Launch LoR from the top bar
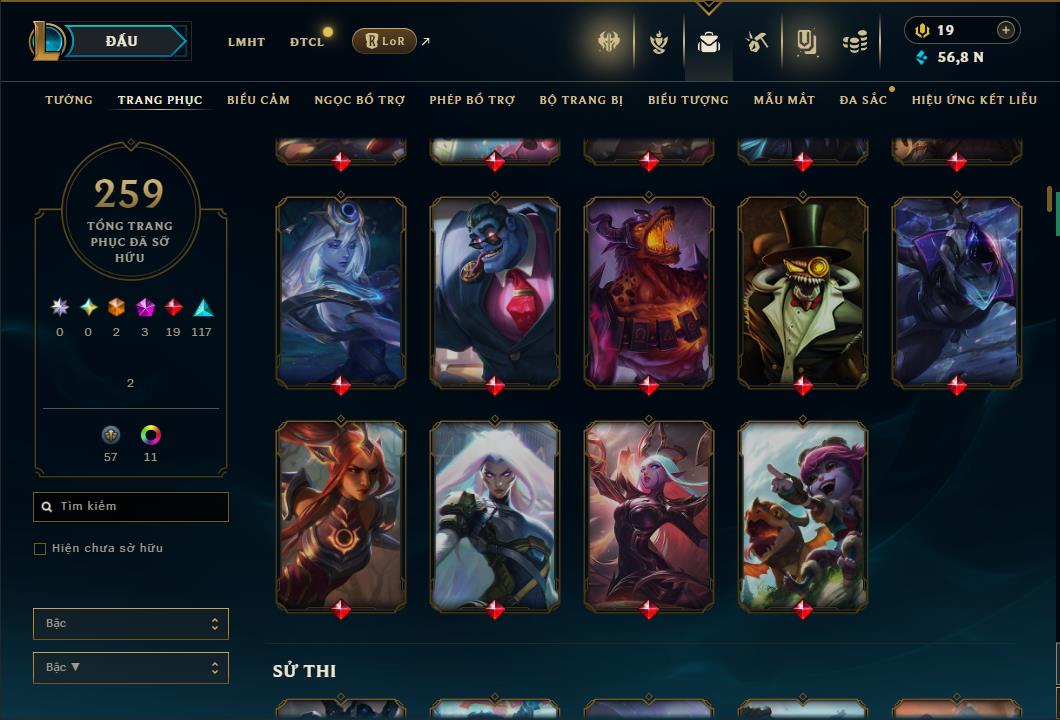The width and height of the screenshot is (1060, 720). click(384, 41)
